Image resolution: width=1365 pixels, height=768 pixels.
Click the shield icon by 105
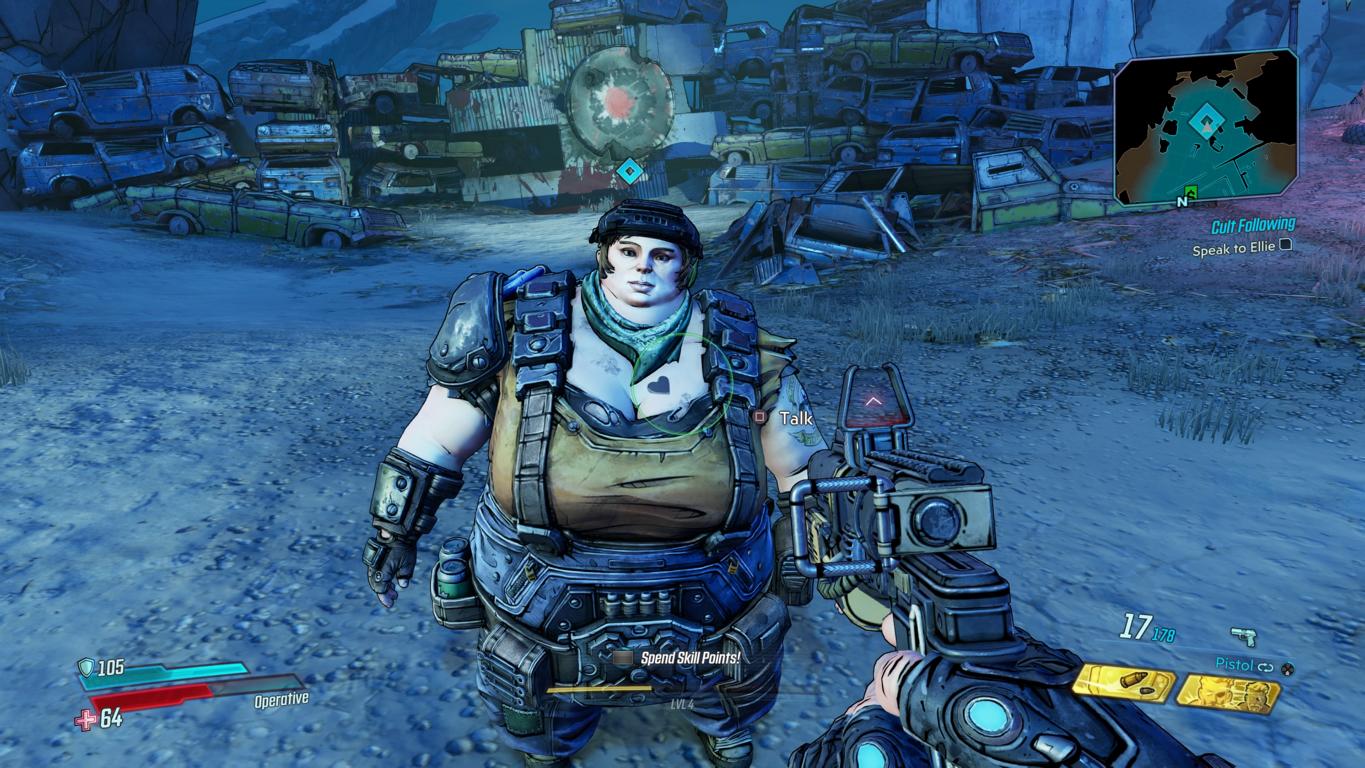tap(88, 668)
